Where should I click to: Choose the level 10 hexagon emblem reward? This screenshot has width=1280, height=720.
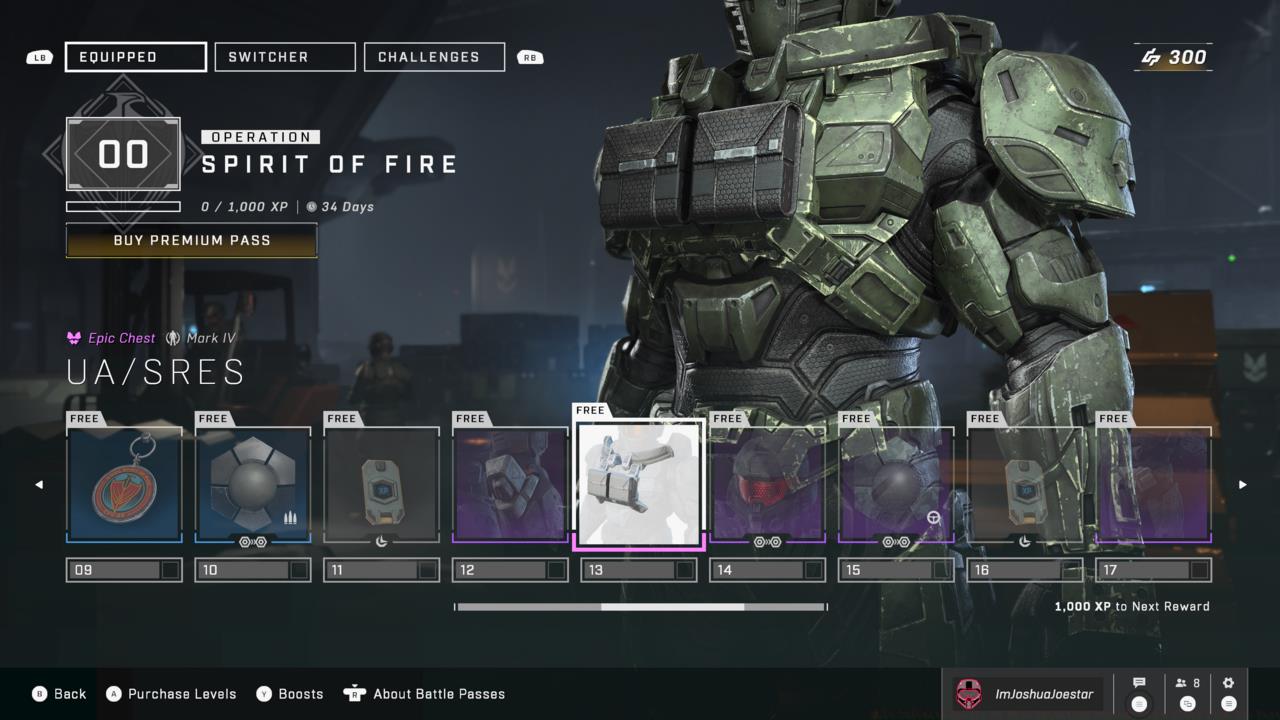pos(253,485)
